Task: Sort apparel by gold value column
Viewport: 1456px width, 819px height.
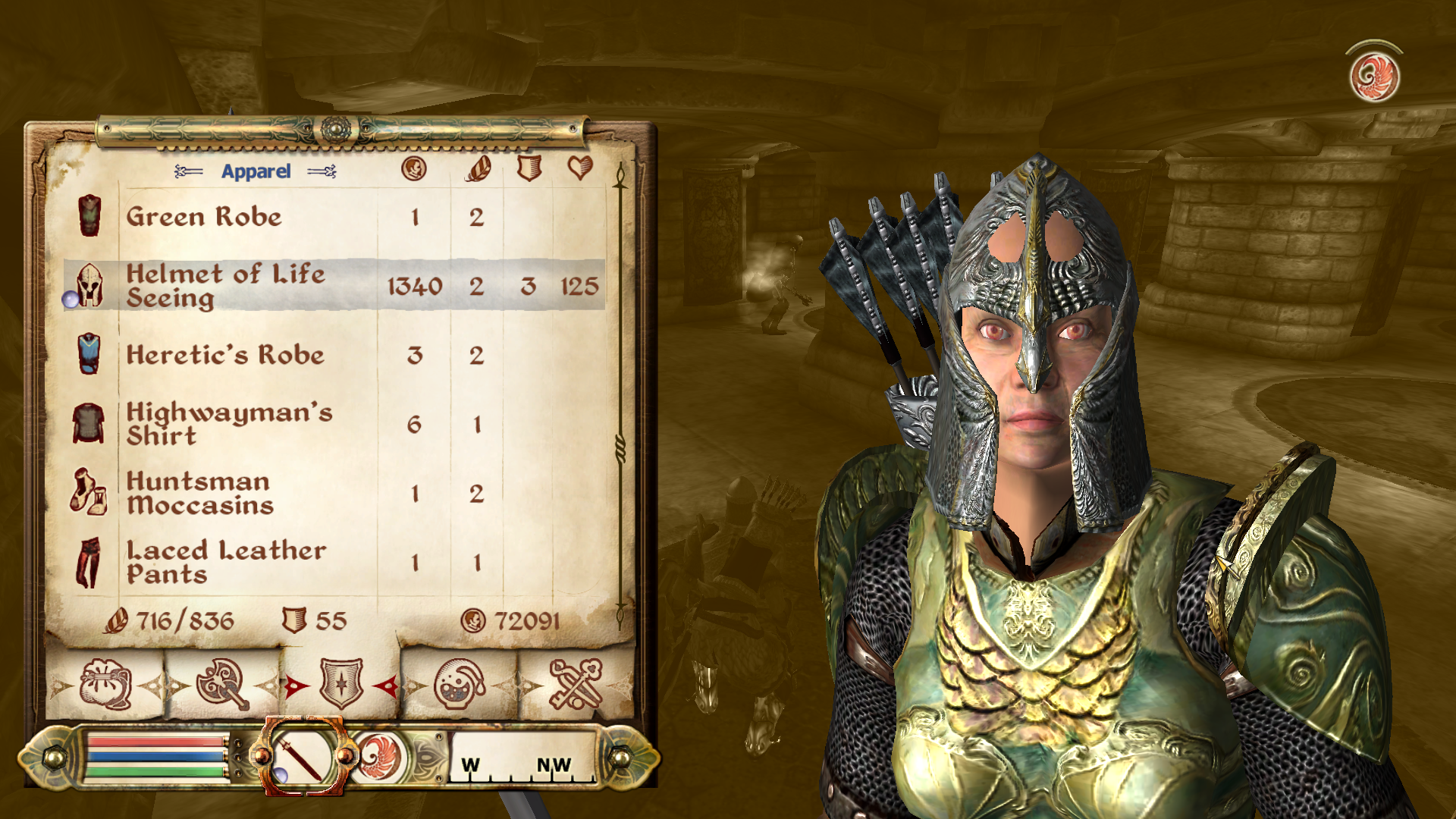Action: (x=414, y=168)
